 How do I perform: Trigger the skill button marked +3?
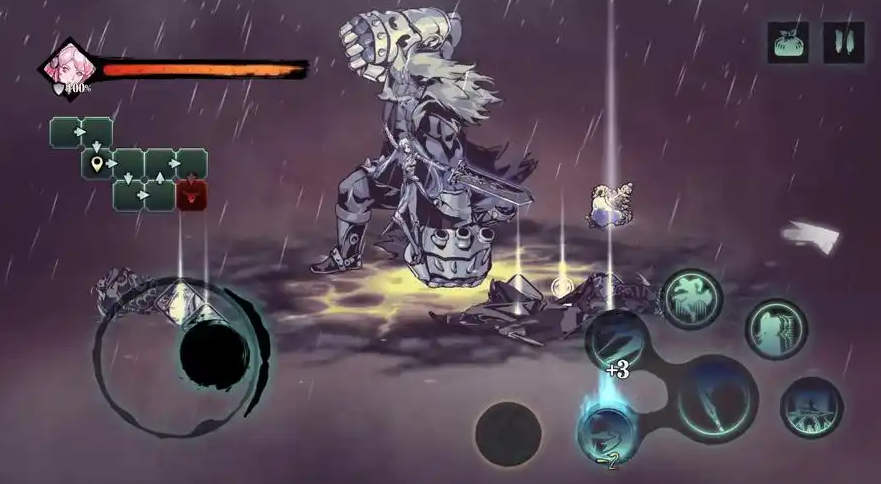pyautogui.click(x=617, y=340)
